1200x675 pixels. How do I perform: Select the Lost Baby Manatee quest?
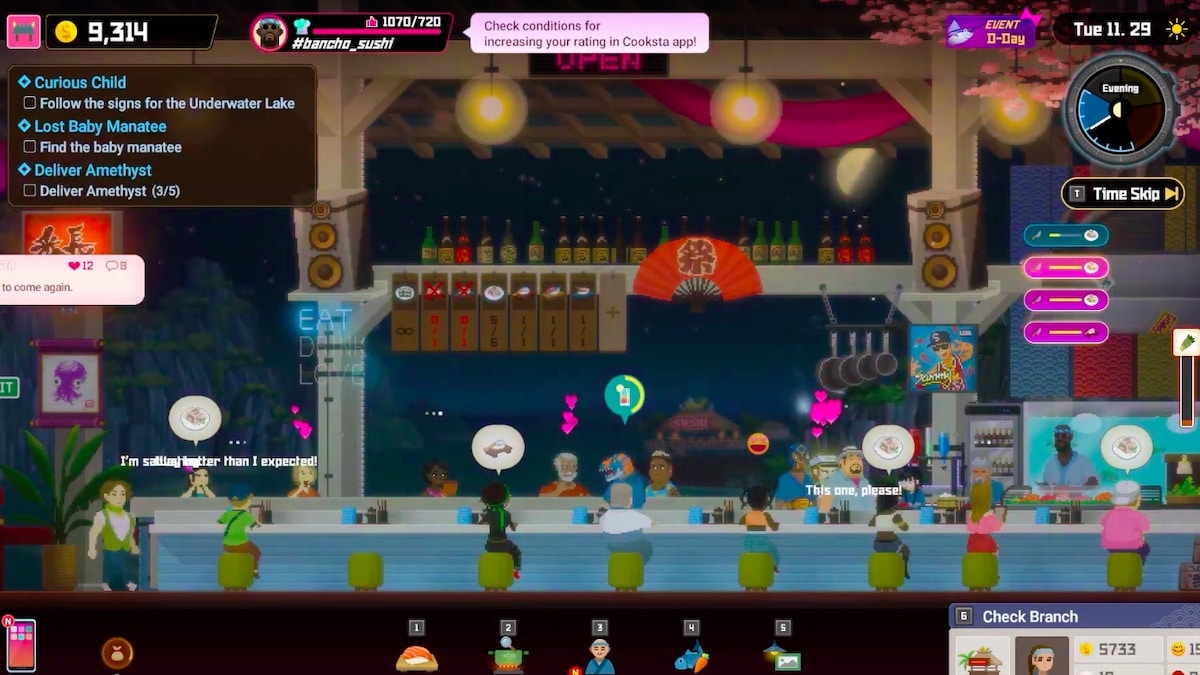(x=100, y=126)
